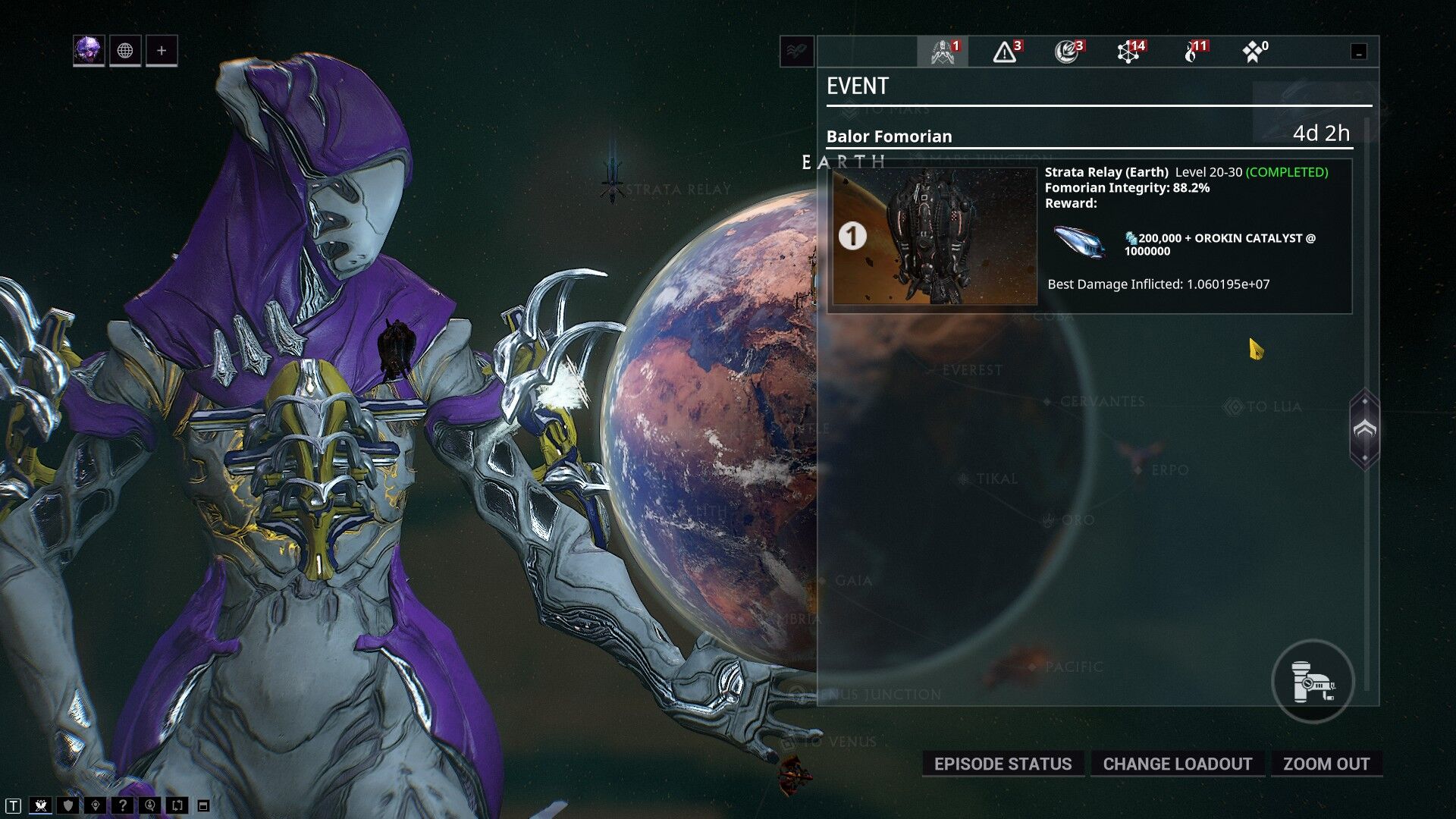Show the Syndicate network-node tab

(1130, 52)
